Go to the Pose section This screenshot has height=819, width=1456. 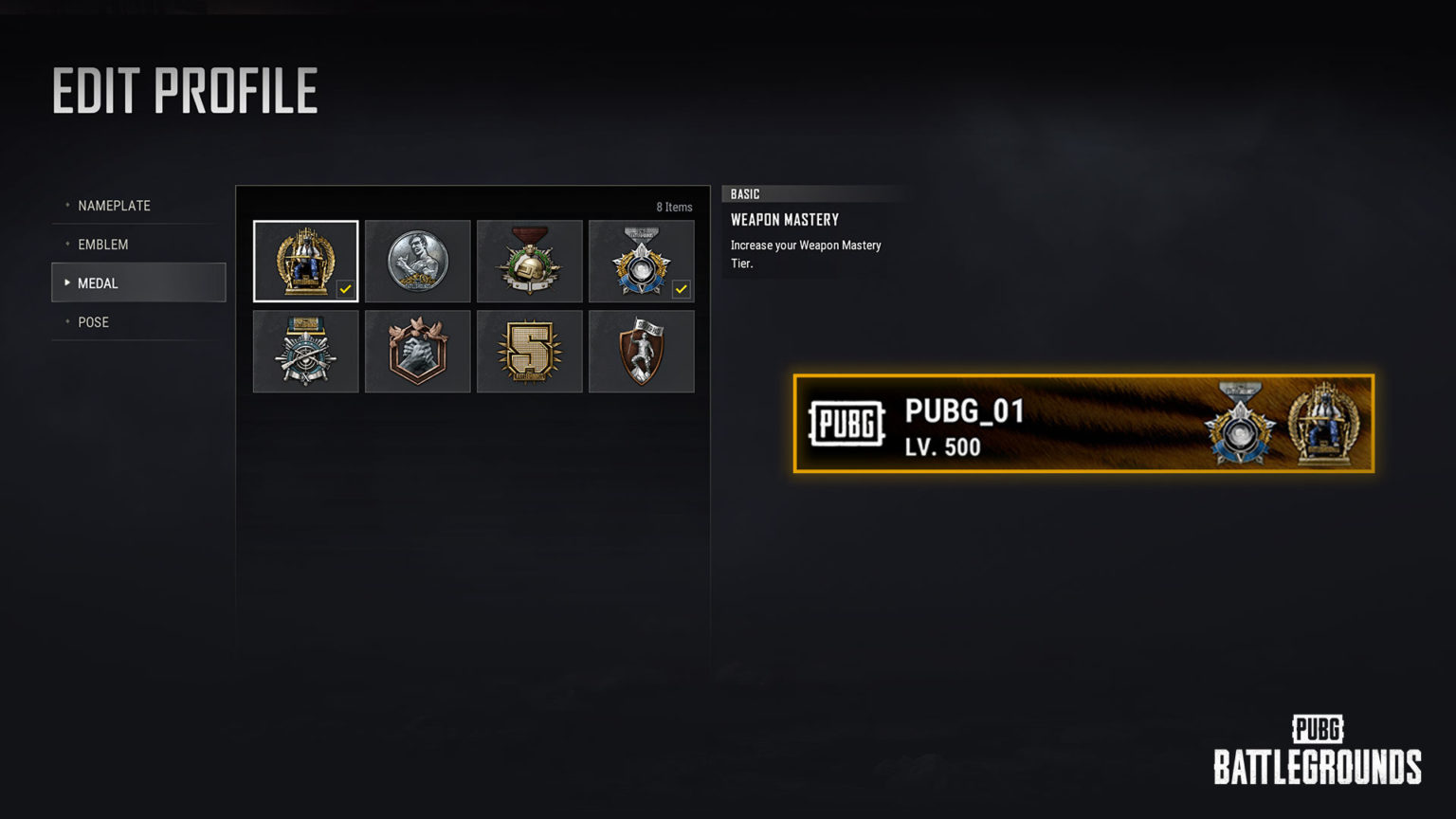(x=94, y=322)
